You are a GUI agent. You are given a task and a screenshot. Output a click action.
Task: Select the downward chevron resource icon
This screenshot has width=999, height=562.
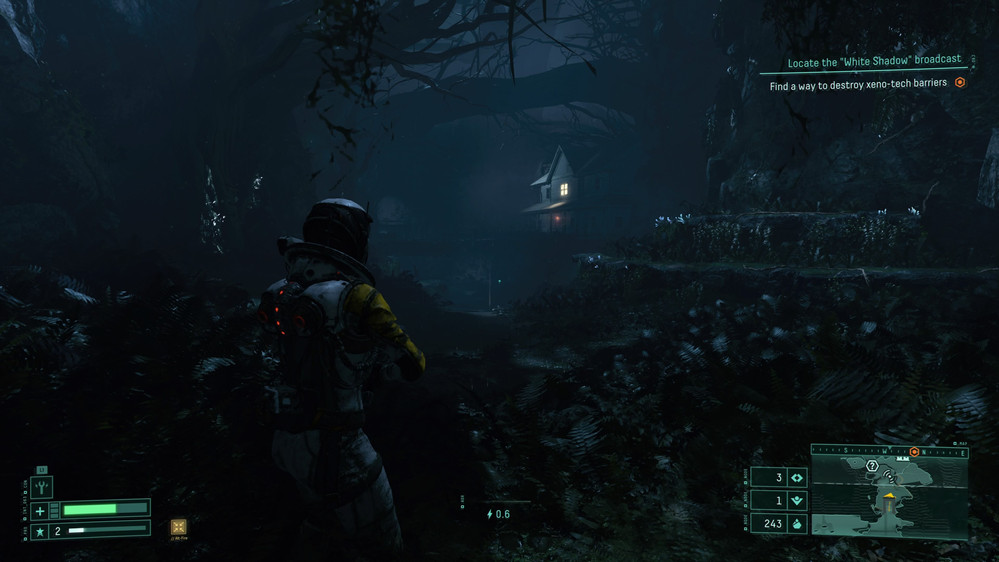(797, 501)
